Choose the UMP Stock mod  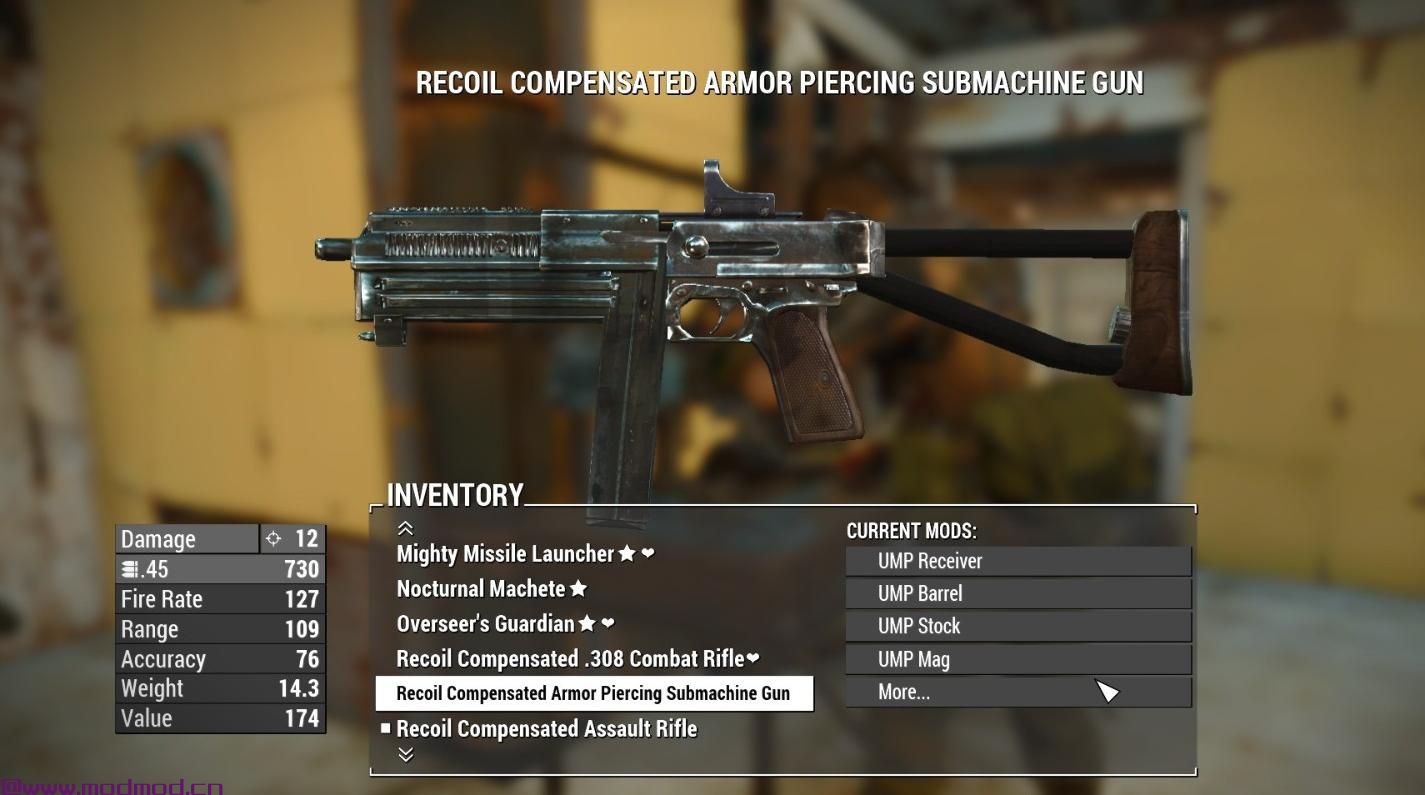click(x=1018, y=627)
